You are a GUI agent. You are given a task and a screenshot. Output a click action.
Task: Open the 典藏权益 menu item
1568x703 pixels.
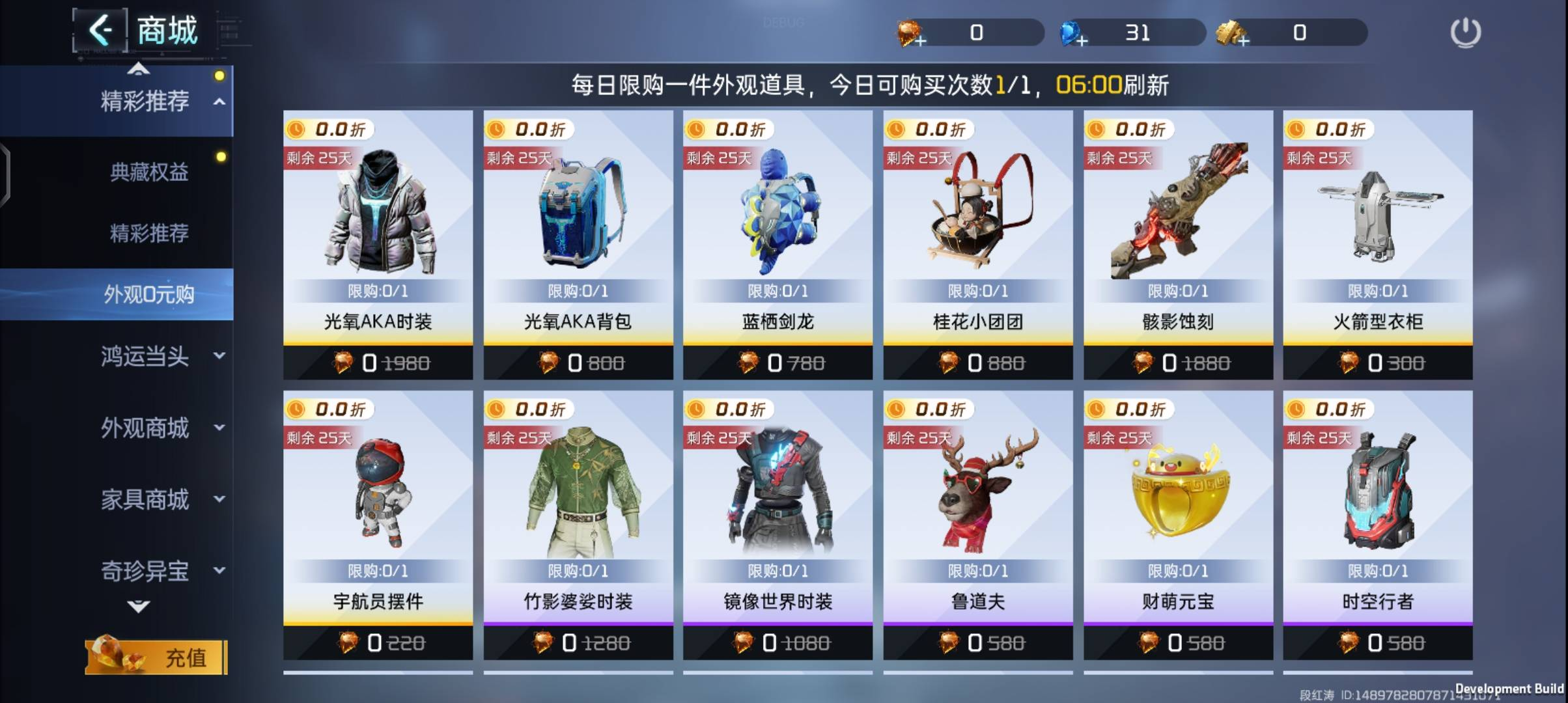[148, 171]
